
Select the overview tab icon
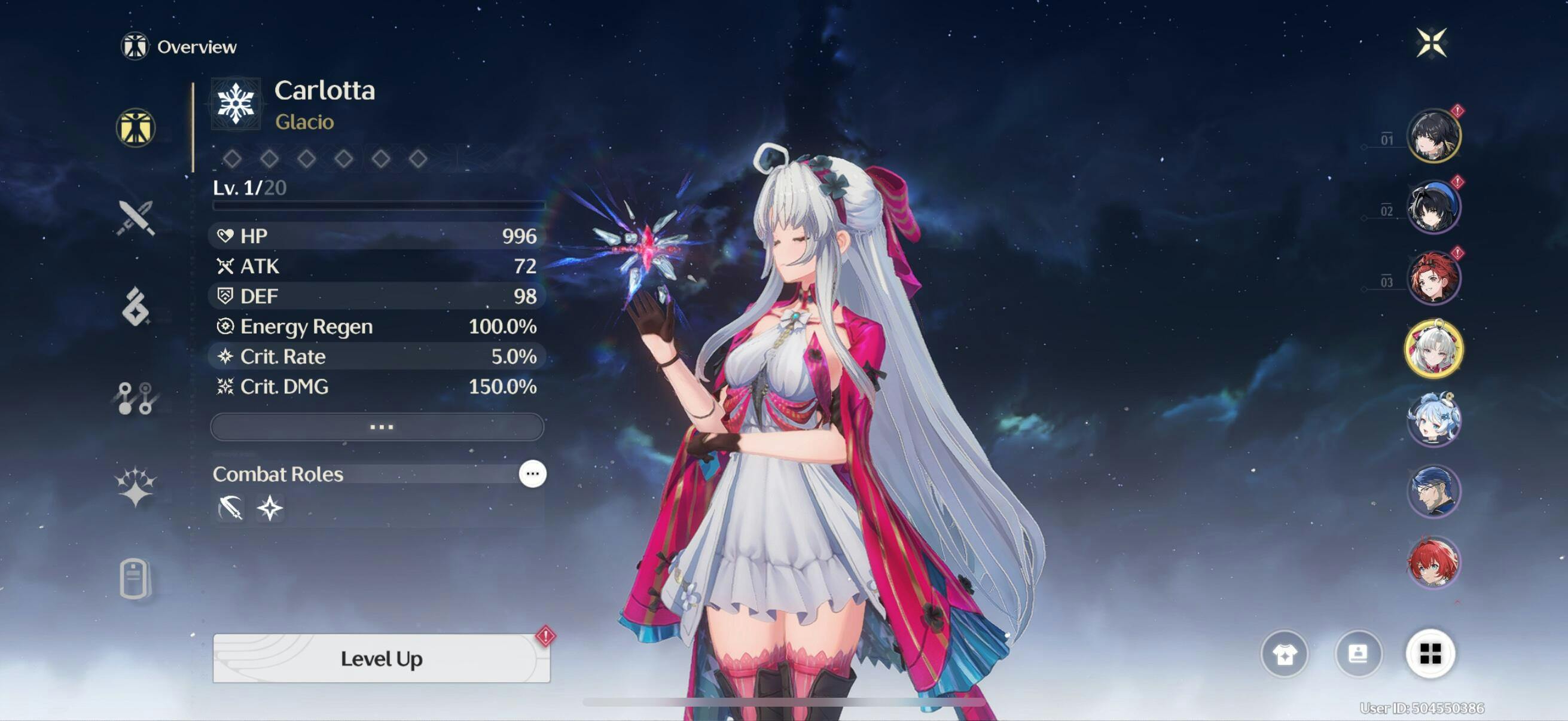point(136,128)
